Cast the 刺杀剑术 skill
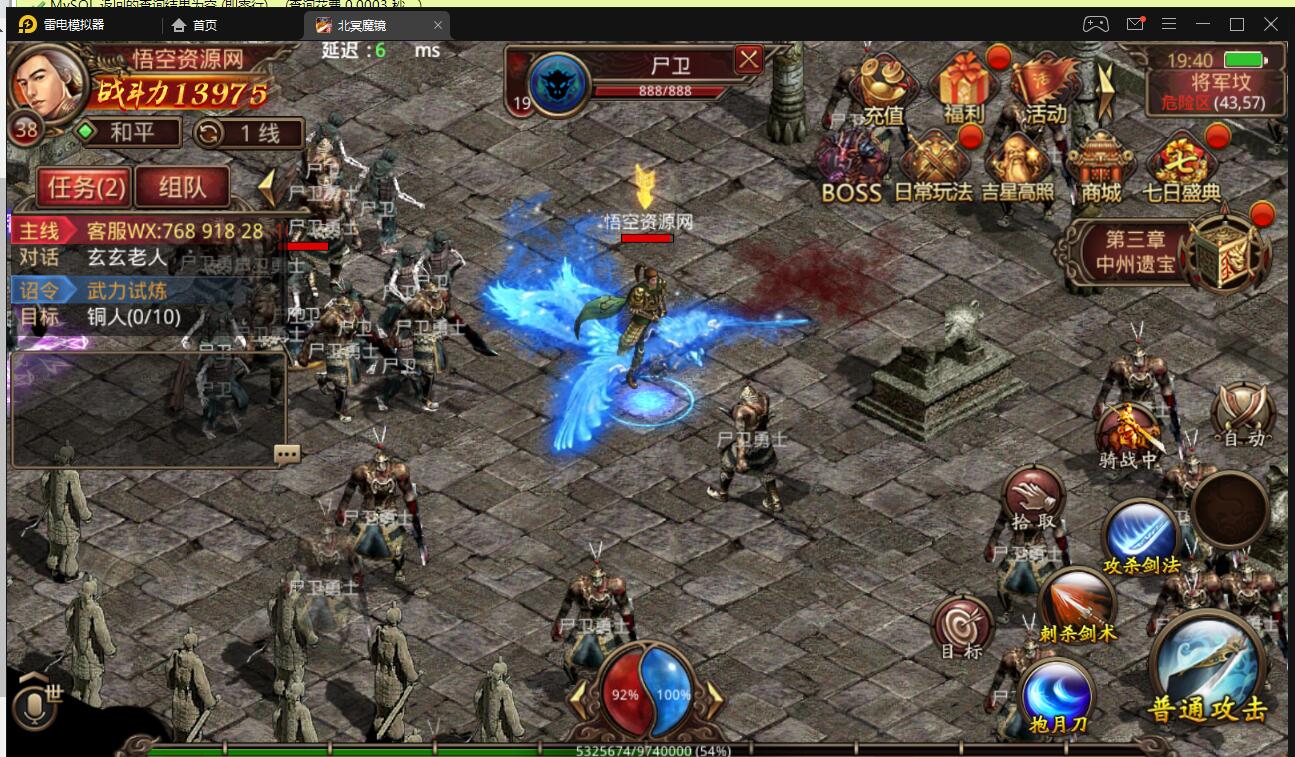1295x757 pixels. point(1076,603)
